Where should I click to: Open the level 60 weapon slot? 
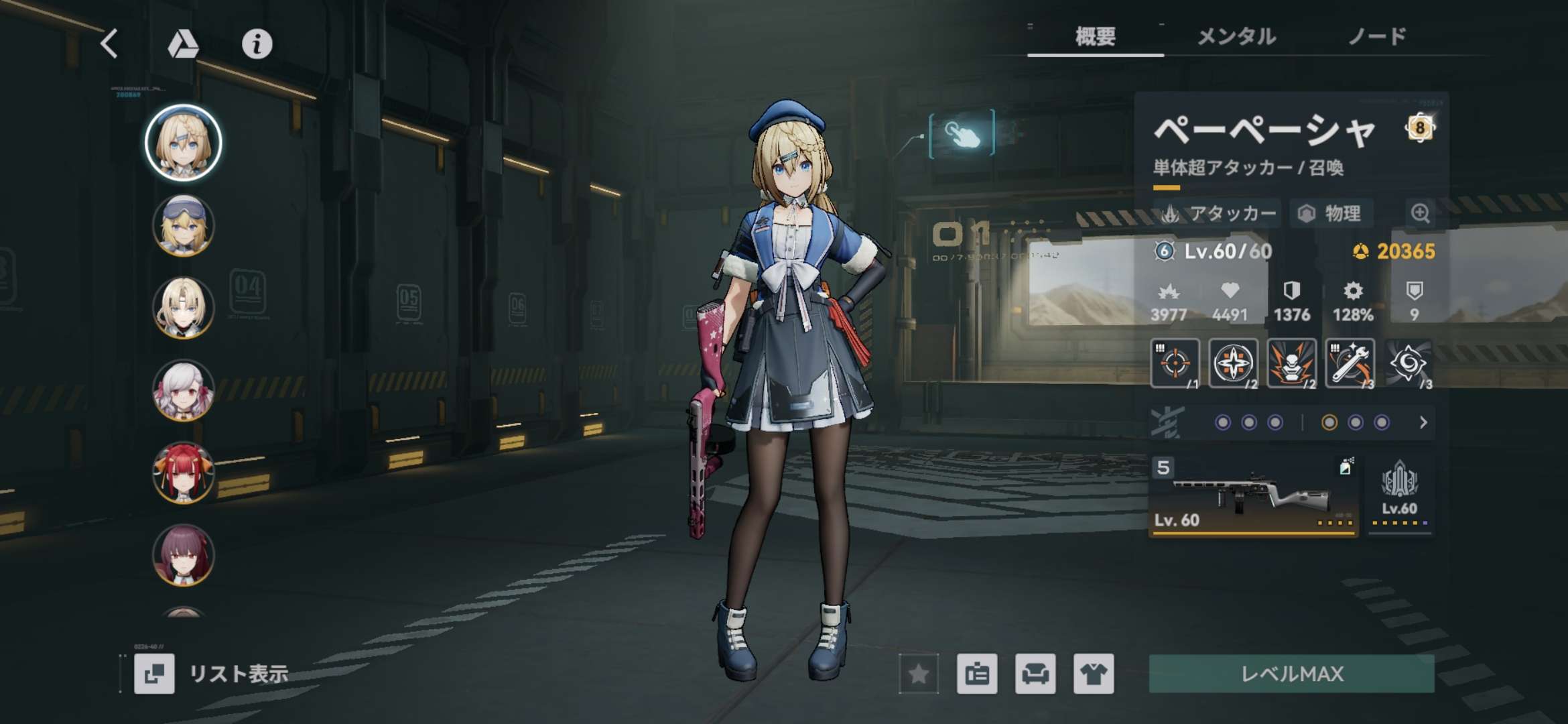pyautogui.click(x=1253, y=497)
